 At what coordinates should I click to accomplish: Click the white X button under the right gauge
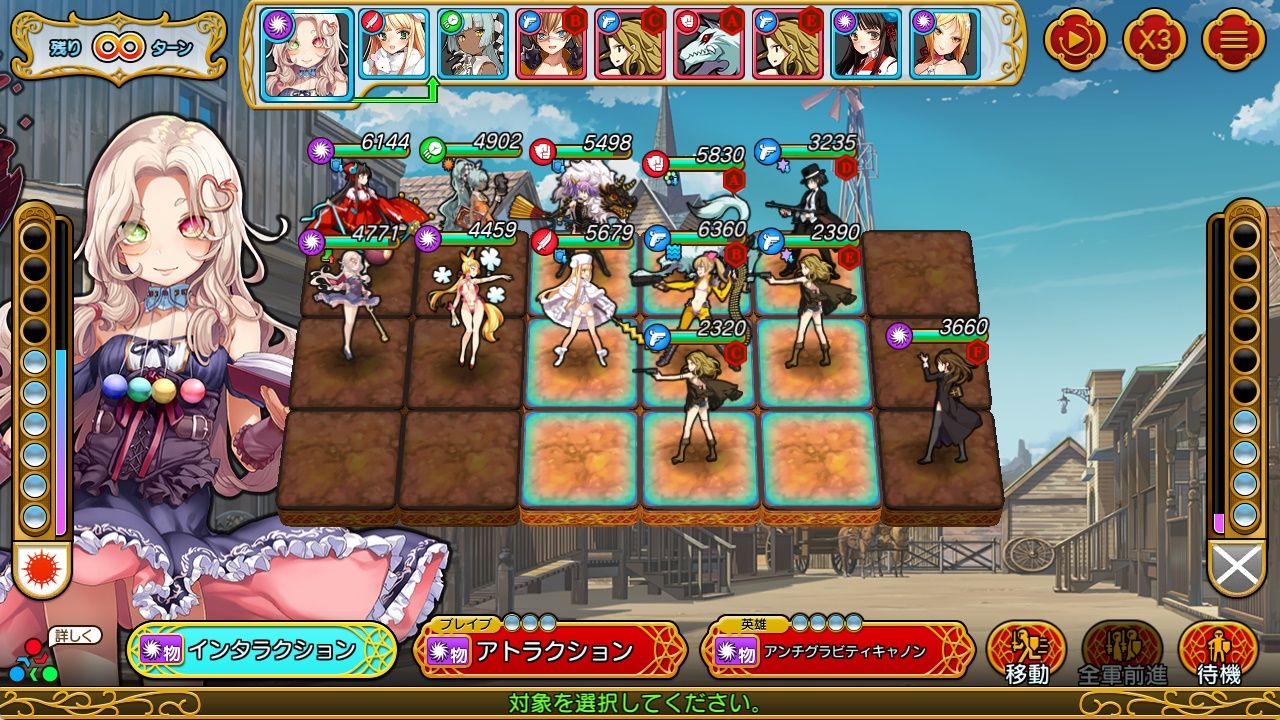click(x=1237, y=567)
